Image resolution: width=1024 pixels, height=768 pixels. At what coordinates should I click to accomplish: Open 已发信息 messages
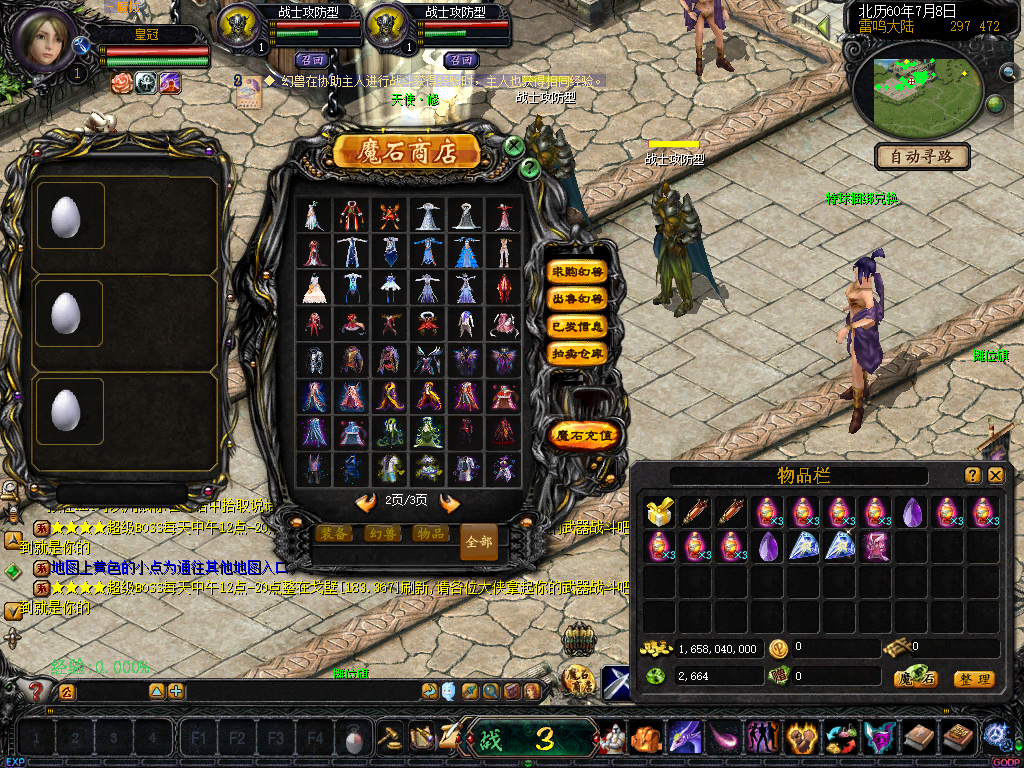coord(578,326)
